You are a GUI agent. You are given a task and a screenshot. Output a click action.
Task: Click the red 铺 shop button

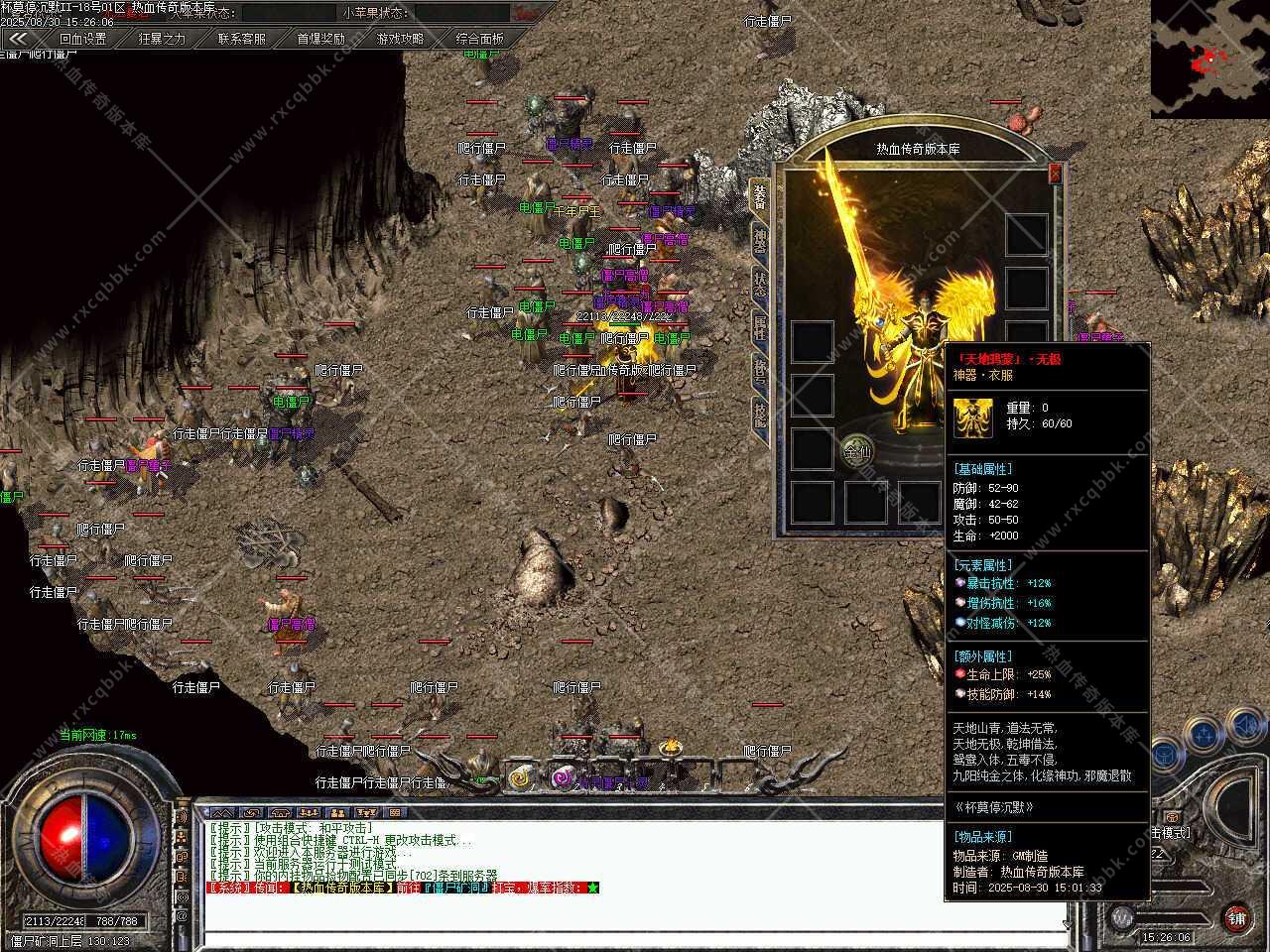1236,917
